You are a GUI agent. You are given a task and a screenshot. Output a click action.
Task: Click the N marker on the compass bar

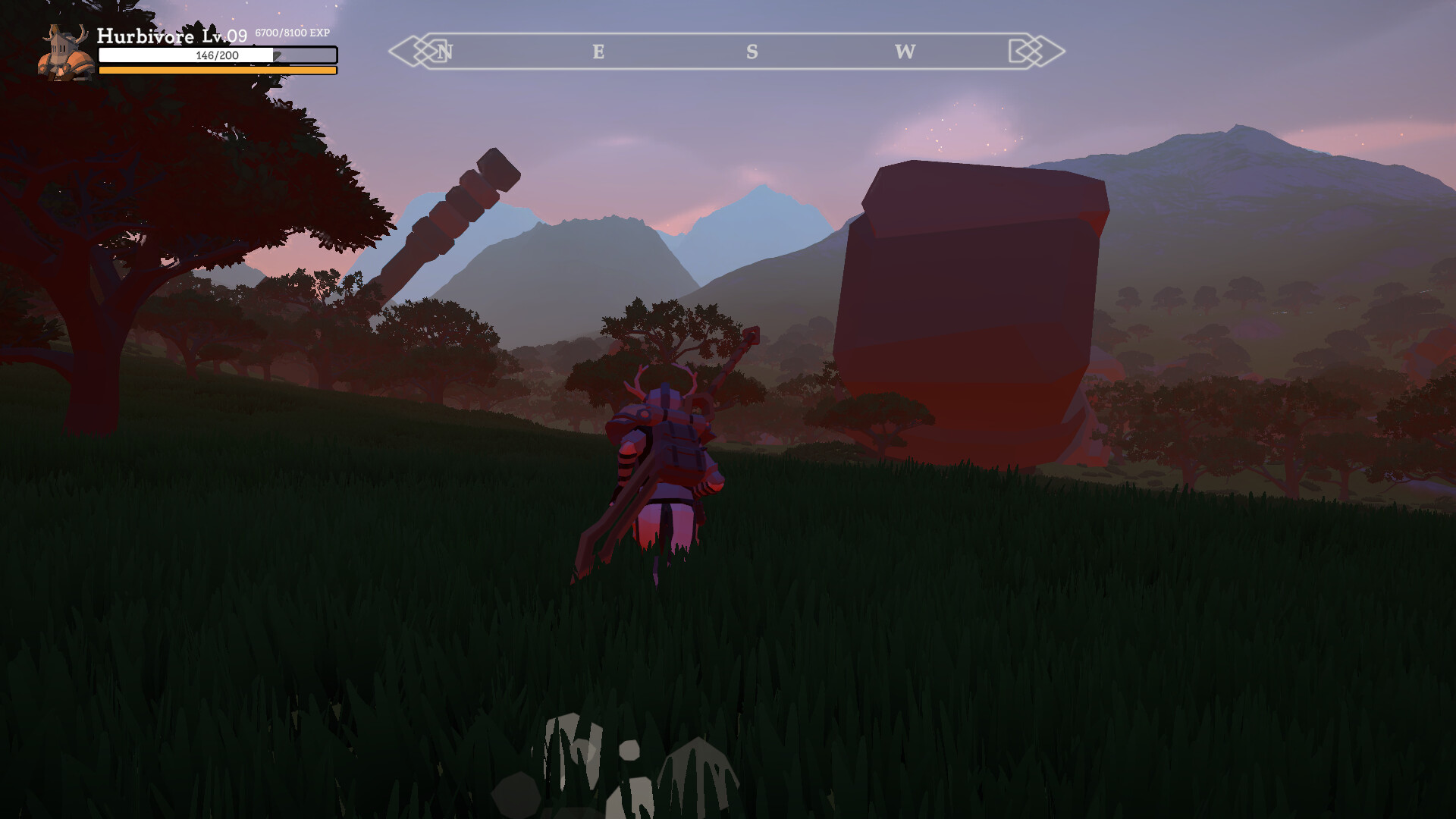[446, 52]
